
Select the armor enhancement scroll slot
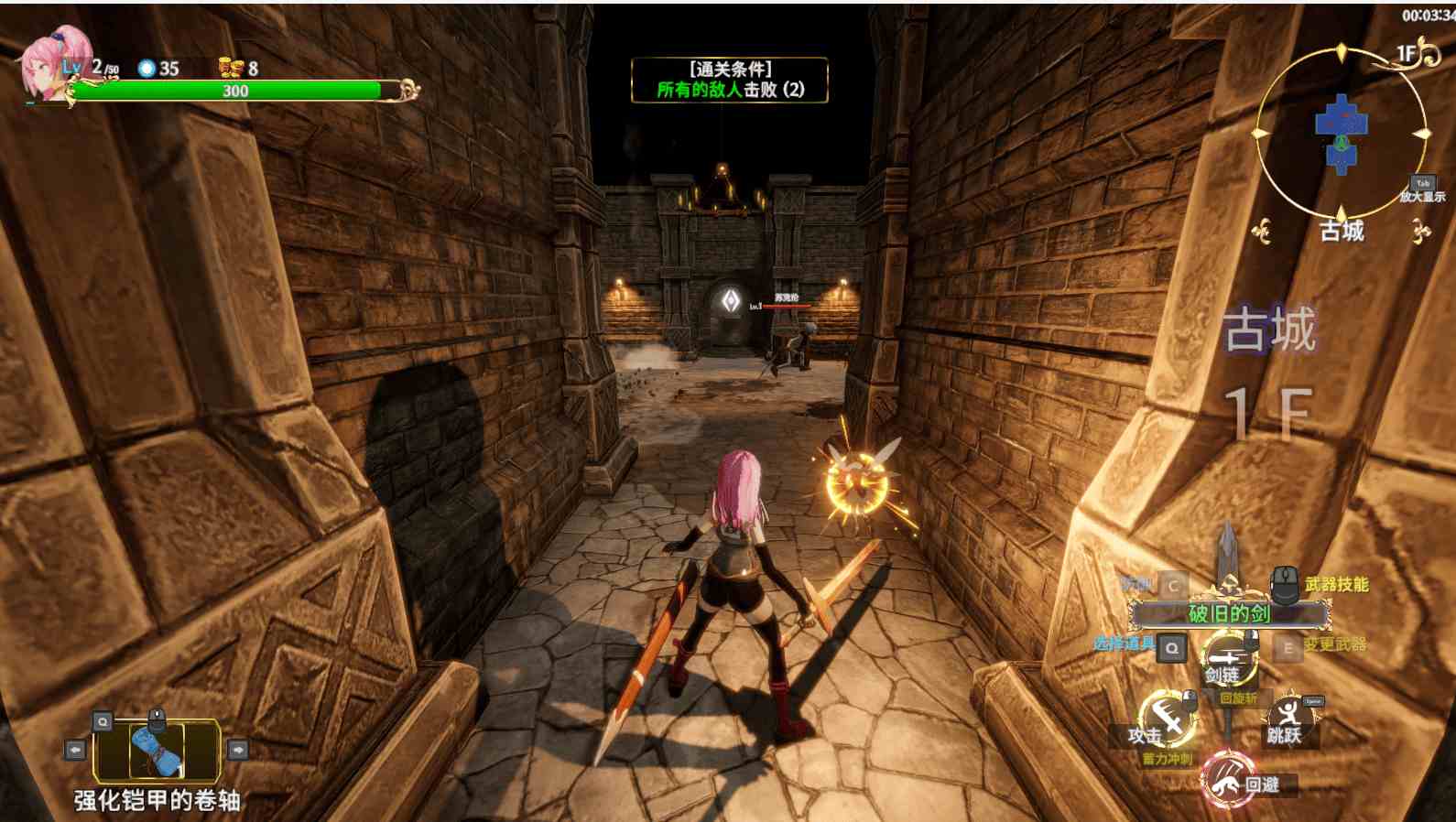tap(157, 751)
